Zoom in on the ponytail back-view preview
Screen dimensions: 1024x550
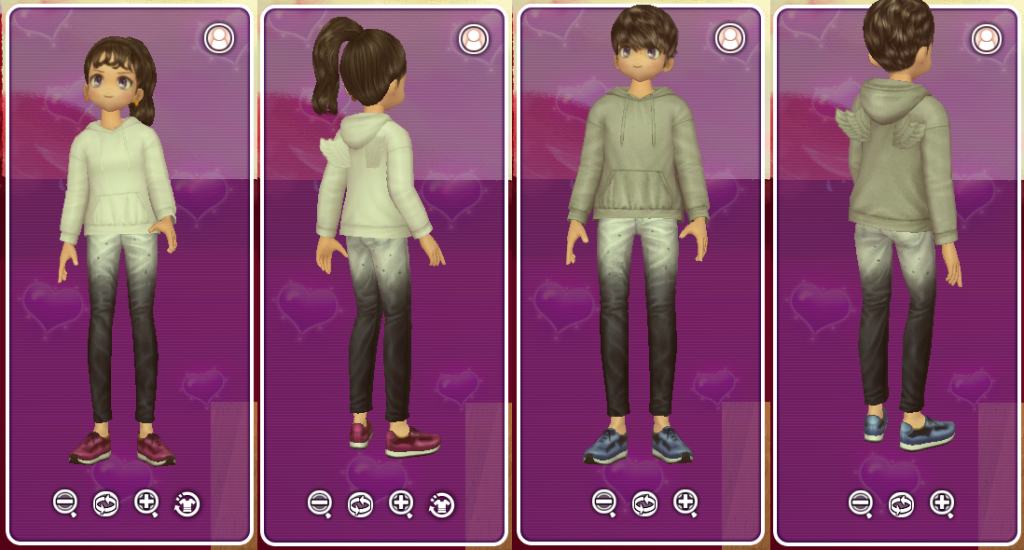pos(401,502)
